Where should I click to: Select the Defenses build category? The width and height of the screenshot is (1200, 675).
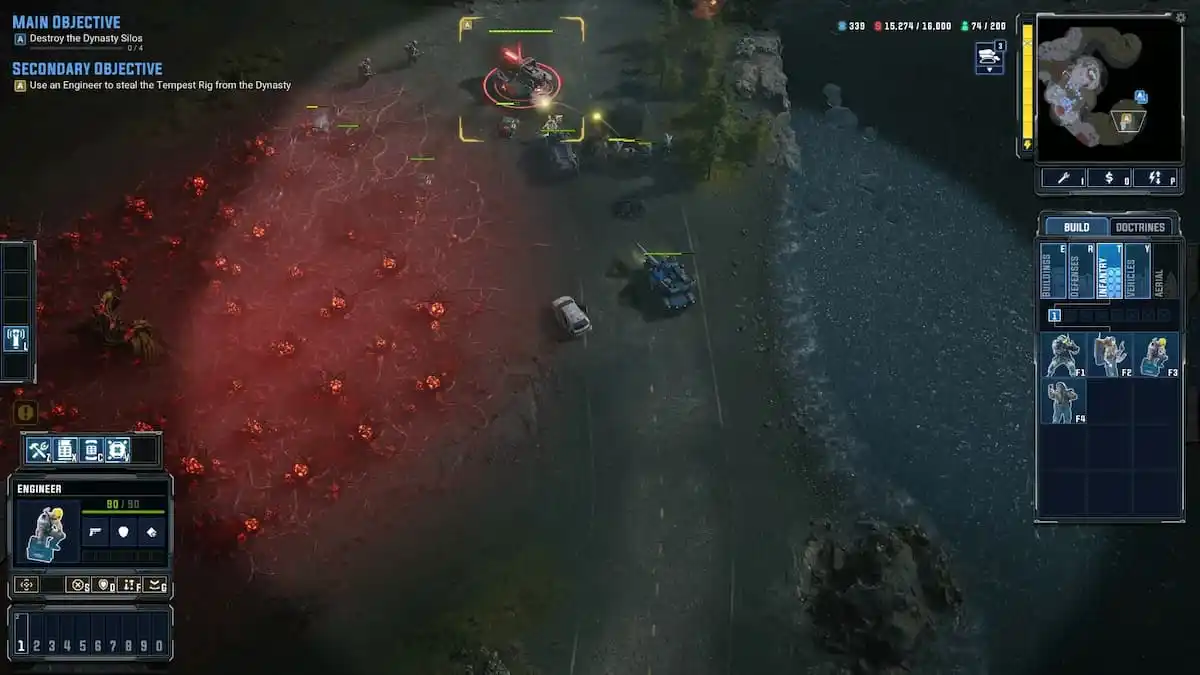point(1081,270)
